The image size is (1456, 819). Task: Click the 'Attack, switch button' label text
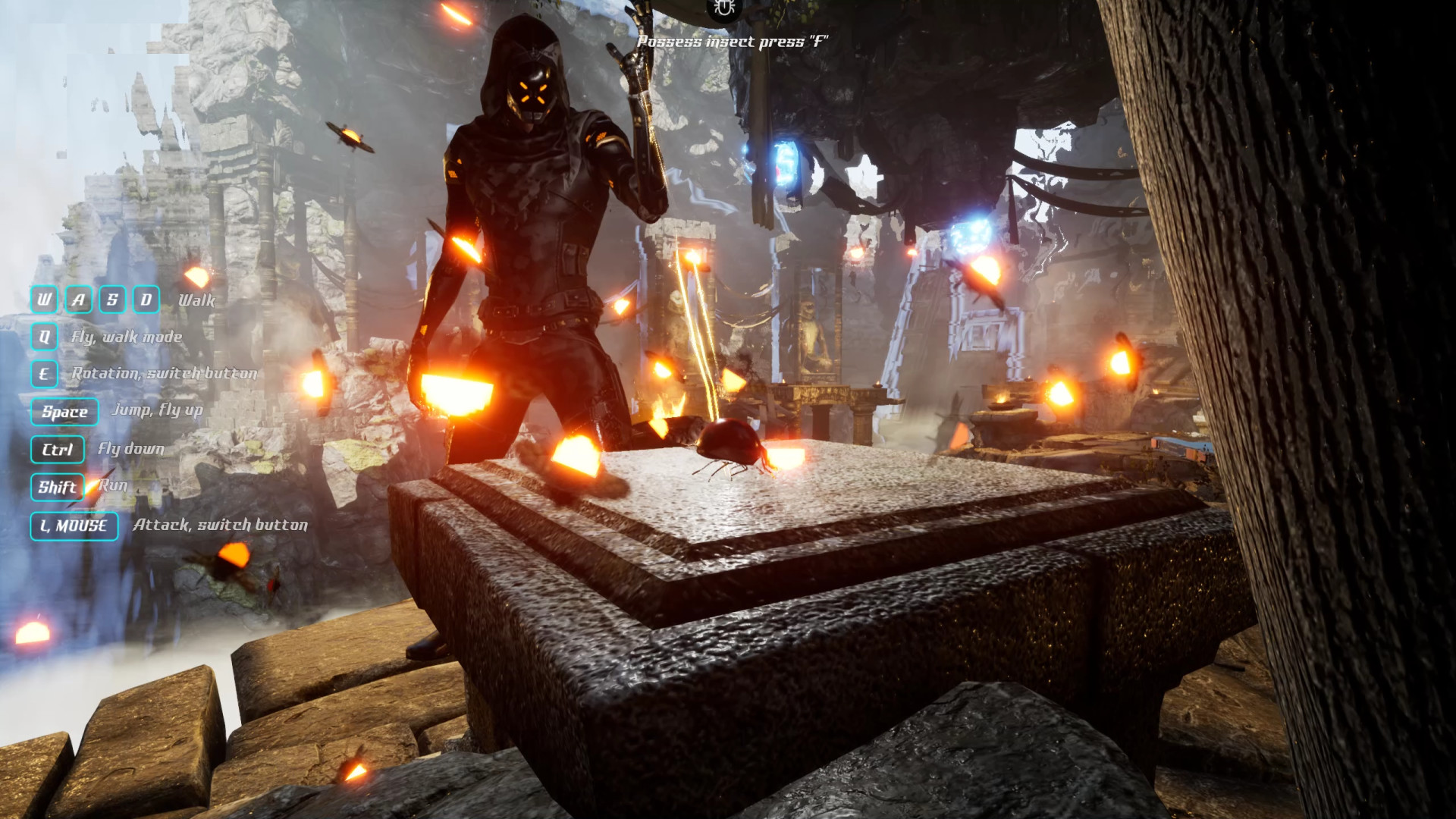(220, 524)
